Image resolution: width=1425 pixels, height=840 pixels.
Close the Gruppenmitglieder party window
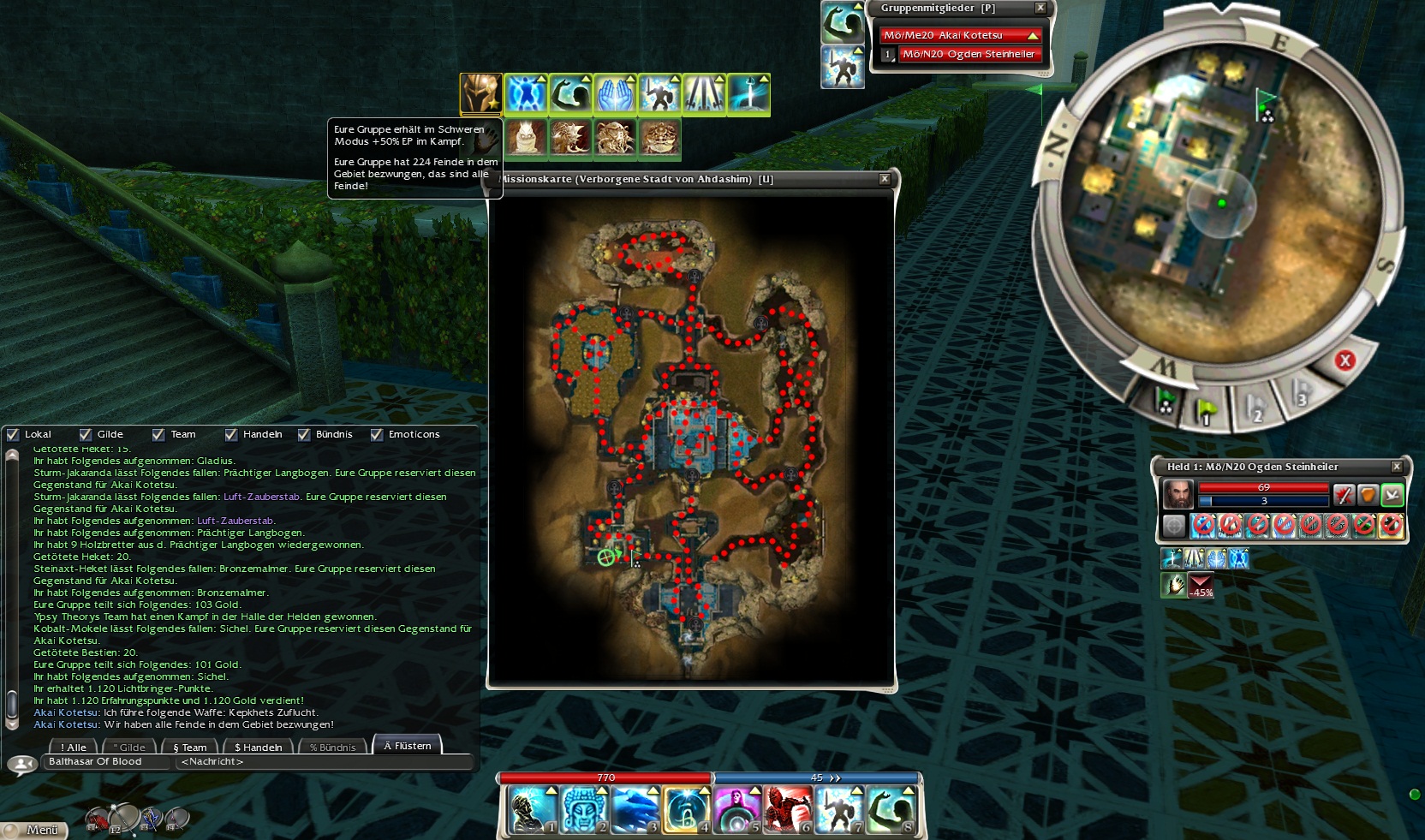click(1040, 8)
